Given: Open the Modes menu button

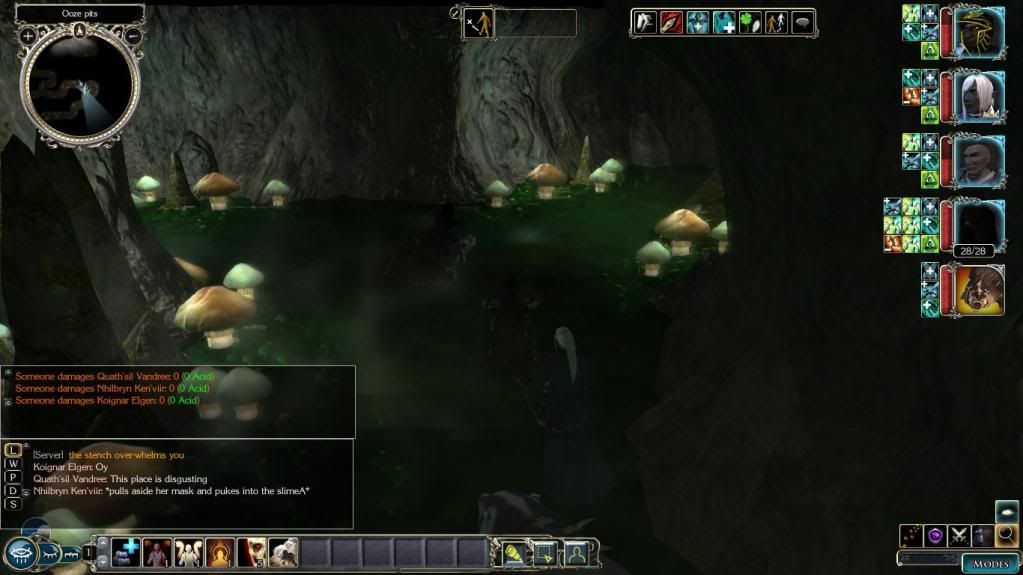Looking at the screenshot, I should [x=991, y=563].
